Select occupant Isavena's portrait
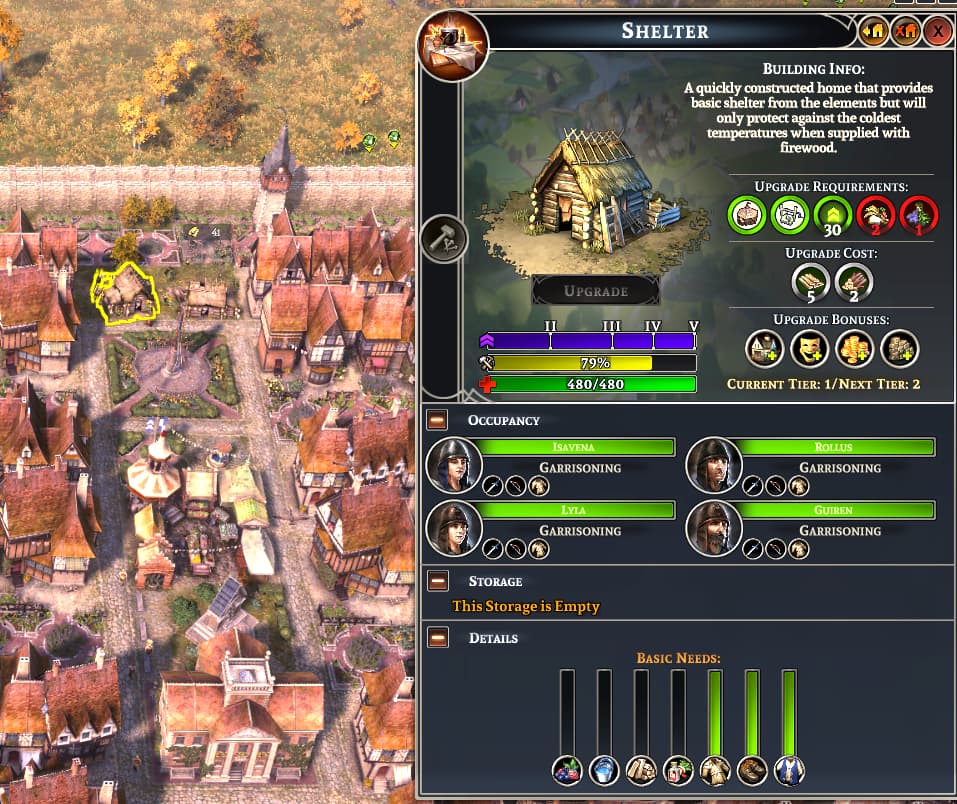Image resolution: width=957 pixels, height=804 pixels. pos(454,465)
